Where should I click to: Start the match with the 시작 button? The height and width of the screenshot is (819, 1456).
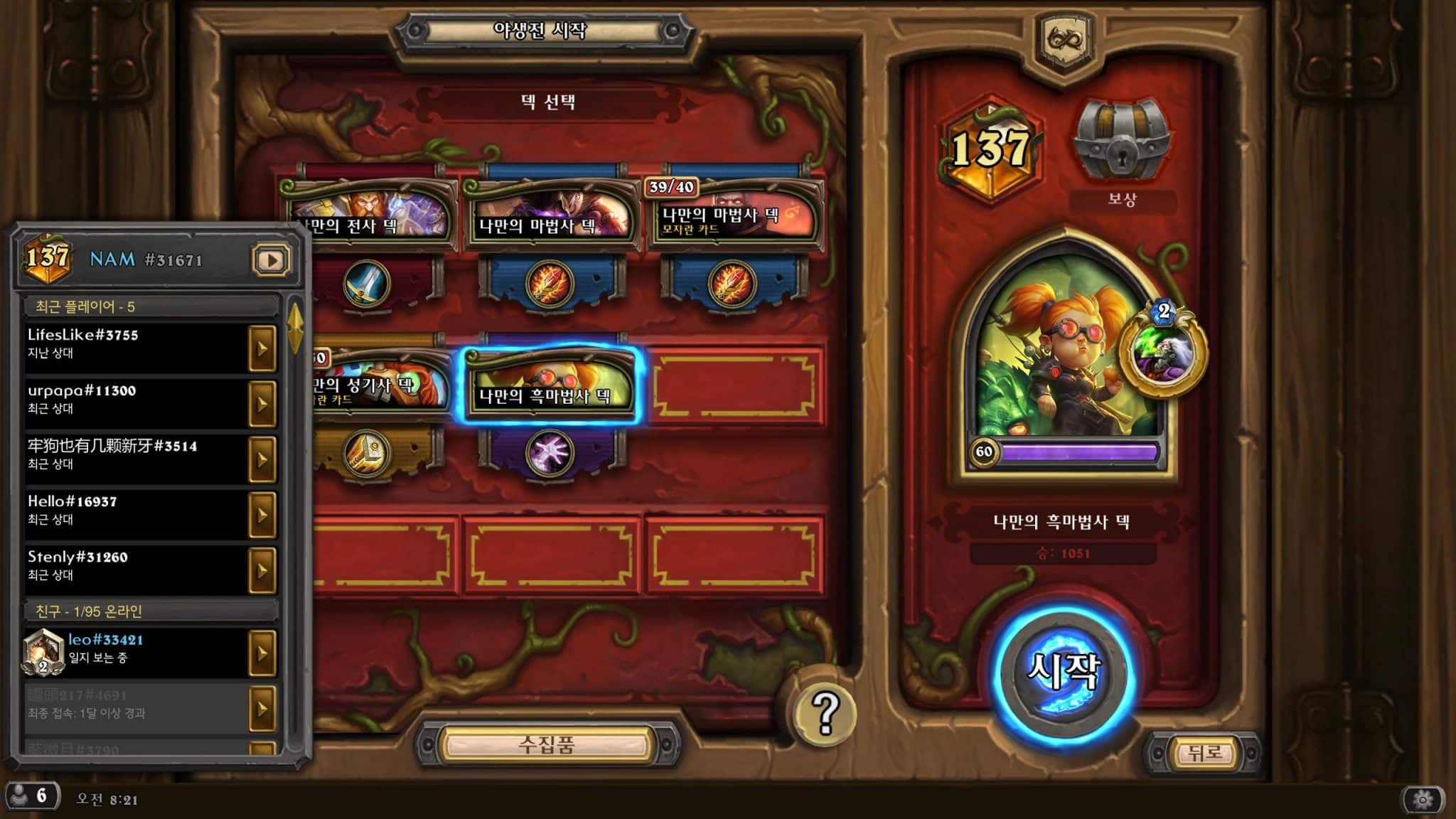[x=1064, y=673]
